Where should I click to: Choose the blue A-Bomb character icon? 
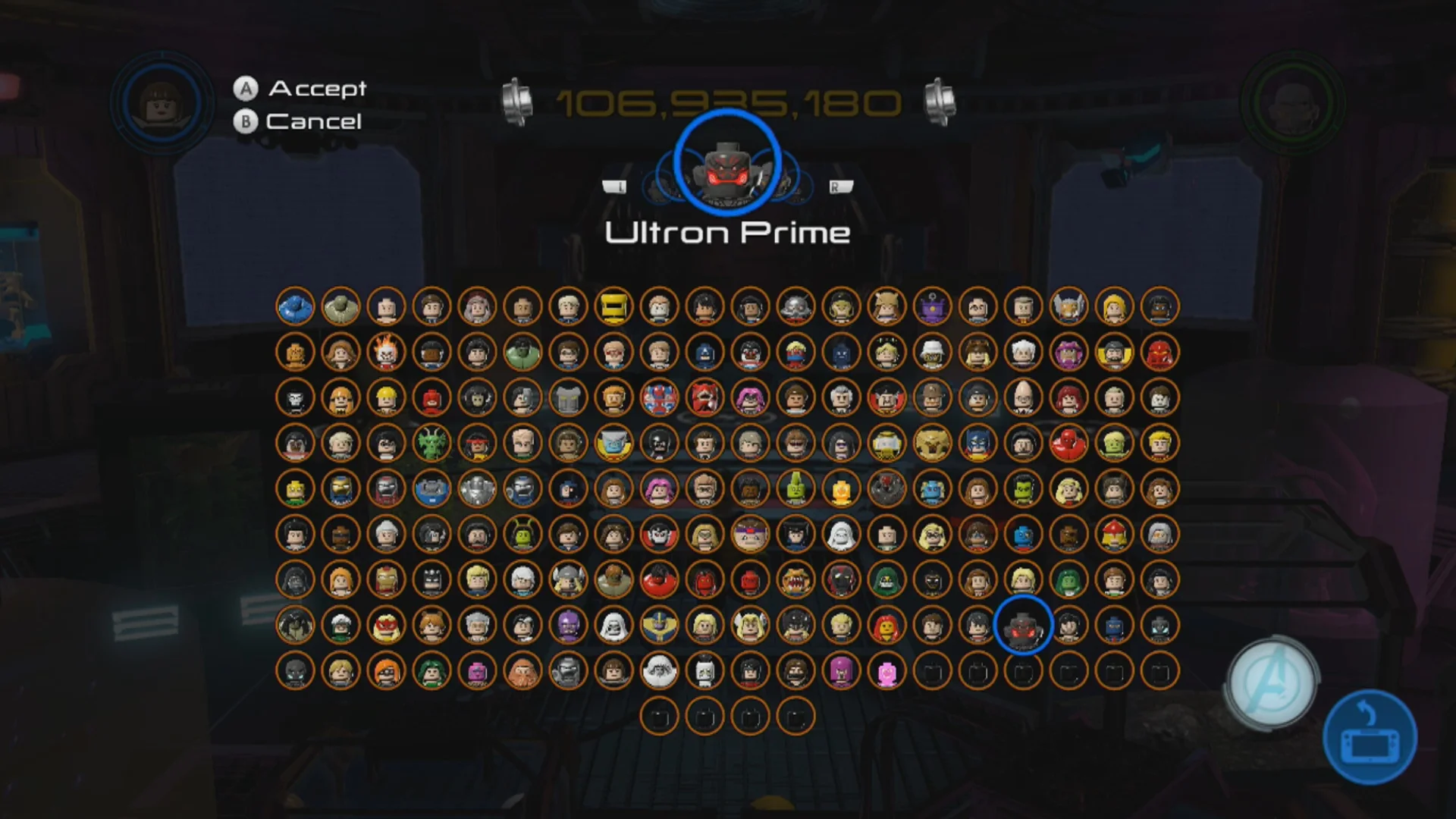pos(296,307)
